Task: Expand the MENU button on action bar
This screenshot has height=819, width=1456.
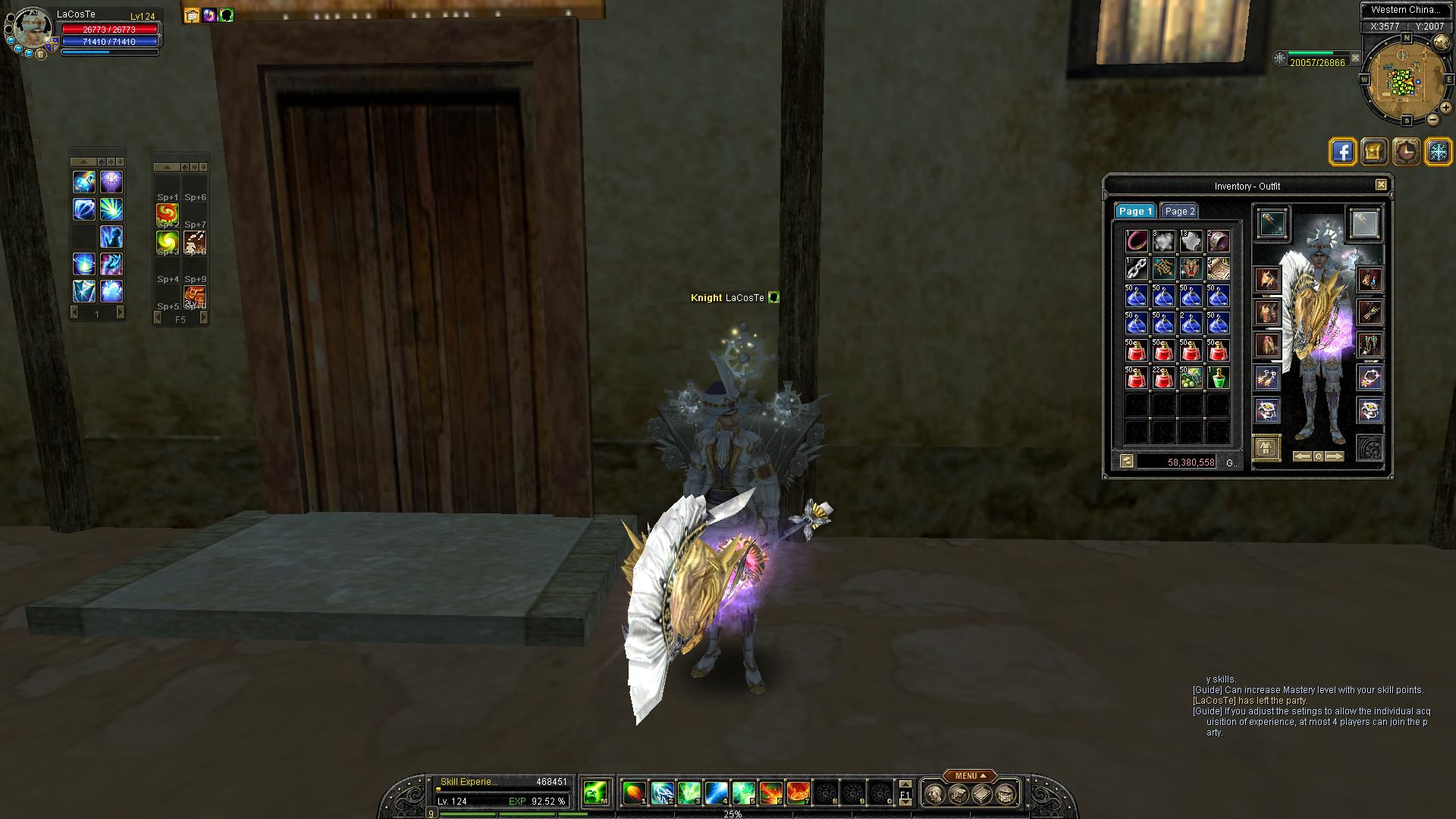Action: pyautogui.click(x=970, y=776)
